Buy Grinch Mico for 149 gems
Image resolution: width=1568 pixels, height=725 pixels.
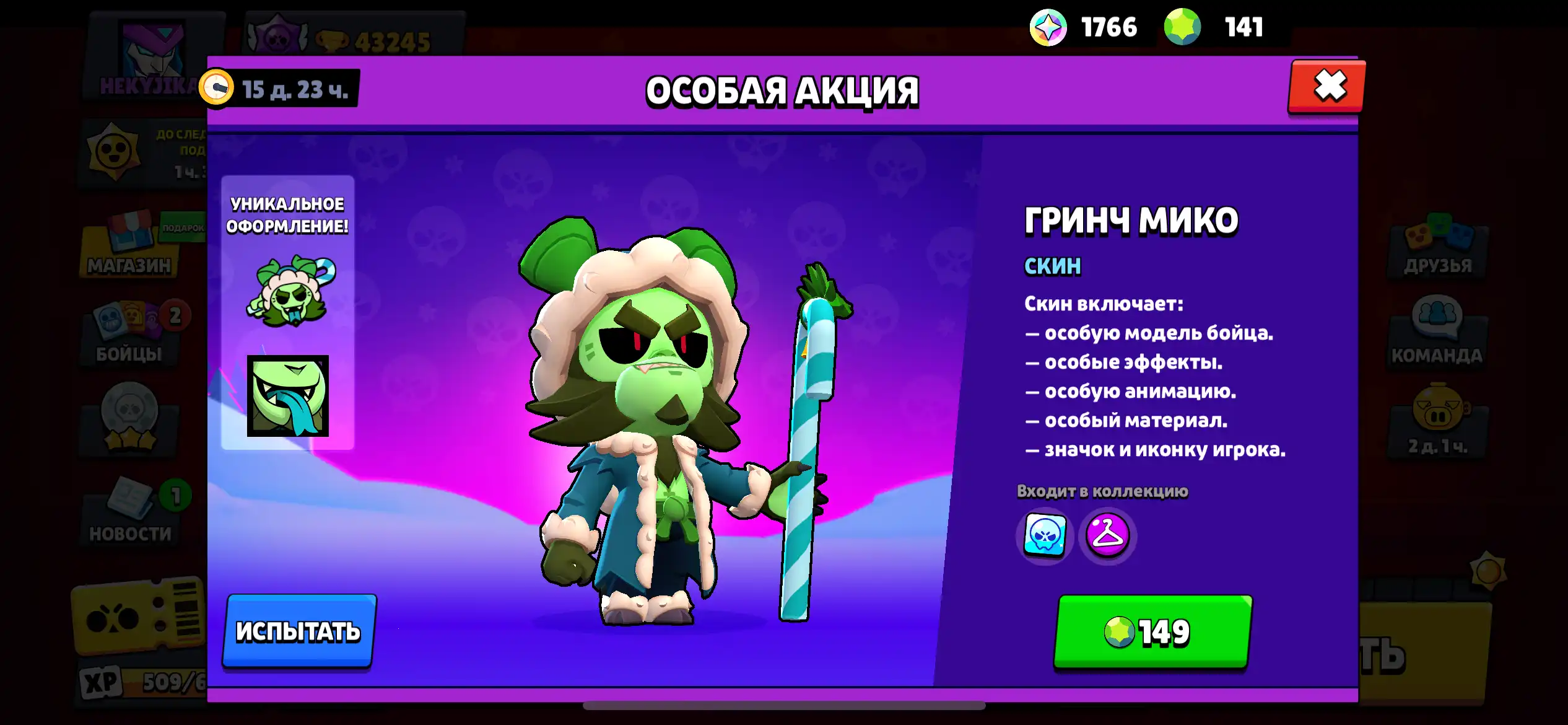click(x=1152, y=631)
